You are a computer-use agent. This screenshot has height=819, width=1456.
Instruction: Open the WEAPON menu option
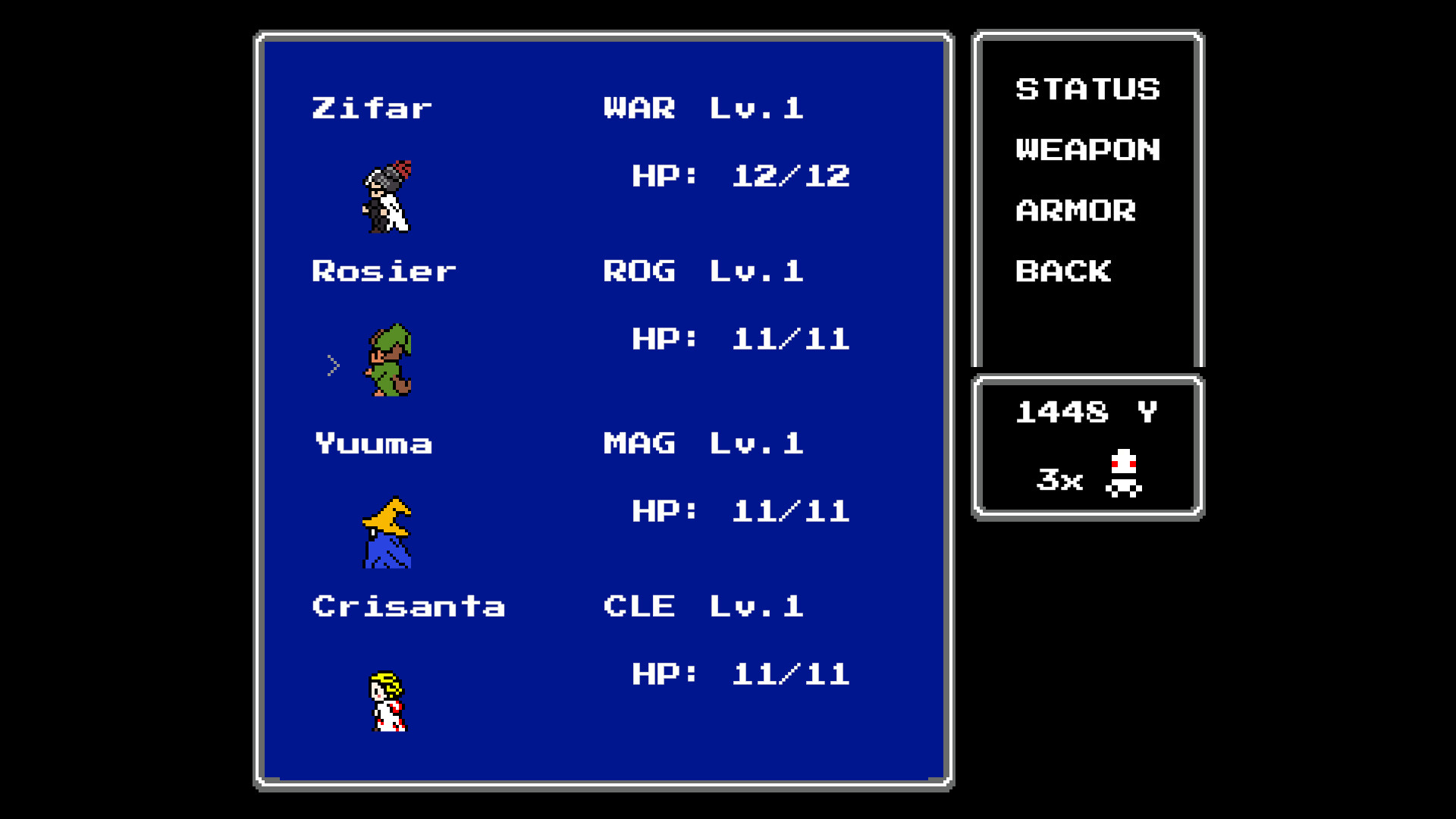1087,149
